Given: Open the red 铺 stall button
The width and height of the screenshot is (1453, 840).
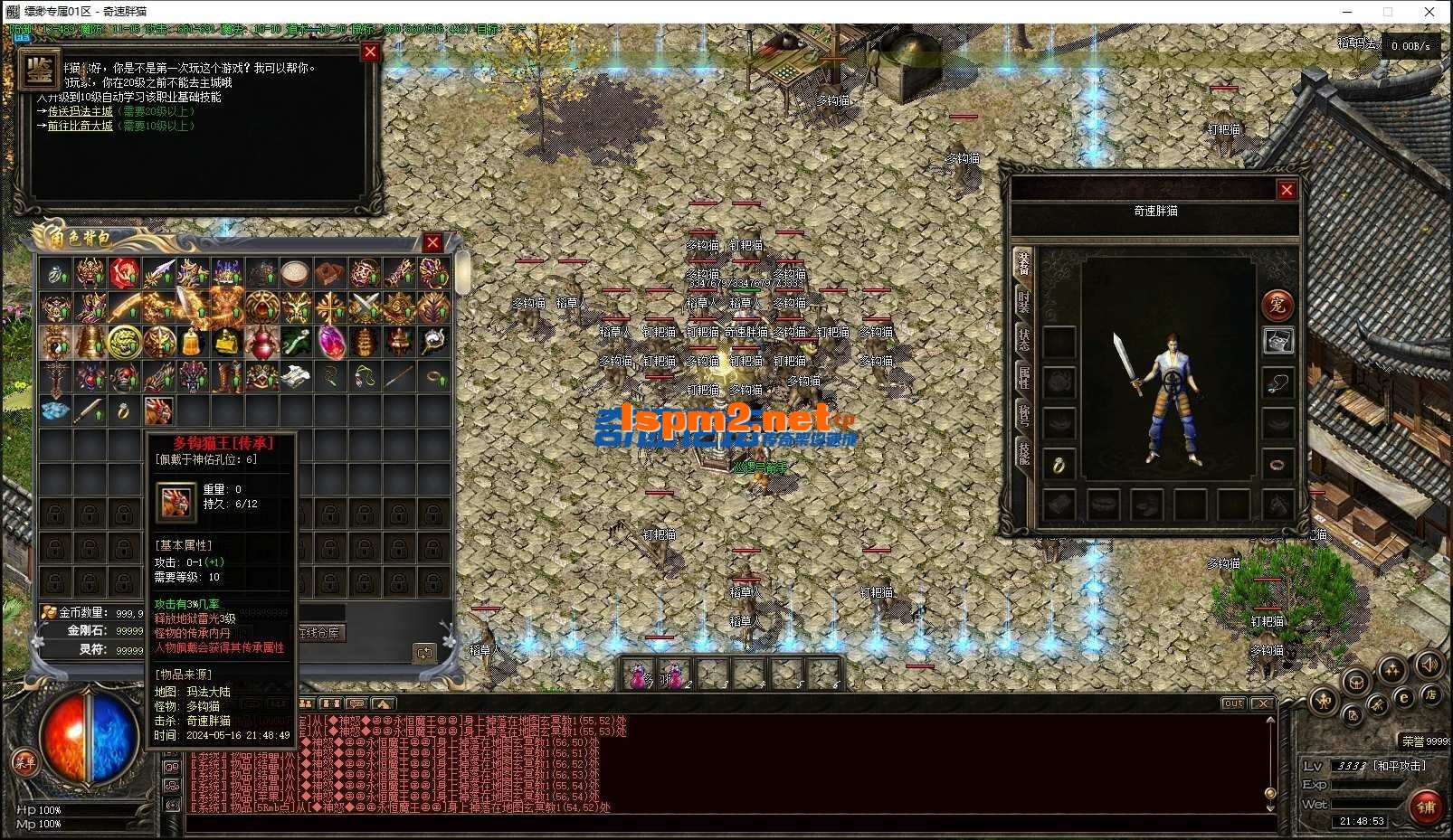Looking at the screenshot, I should (x=1427, y=807).
